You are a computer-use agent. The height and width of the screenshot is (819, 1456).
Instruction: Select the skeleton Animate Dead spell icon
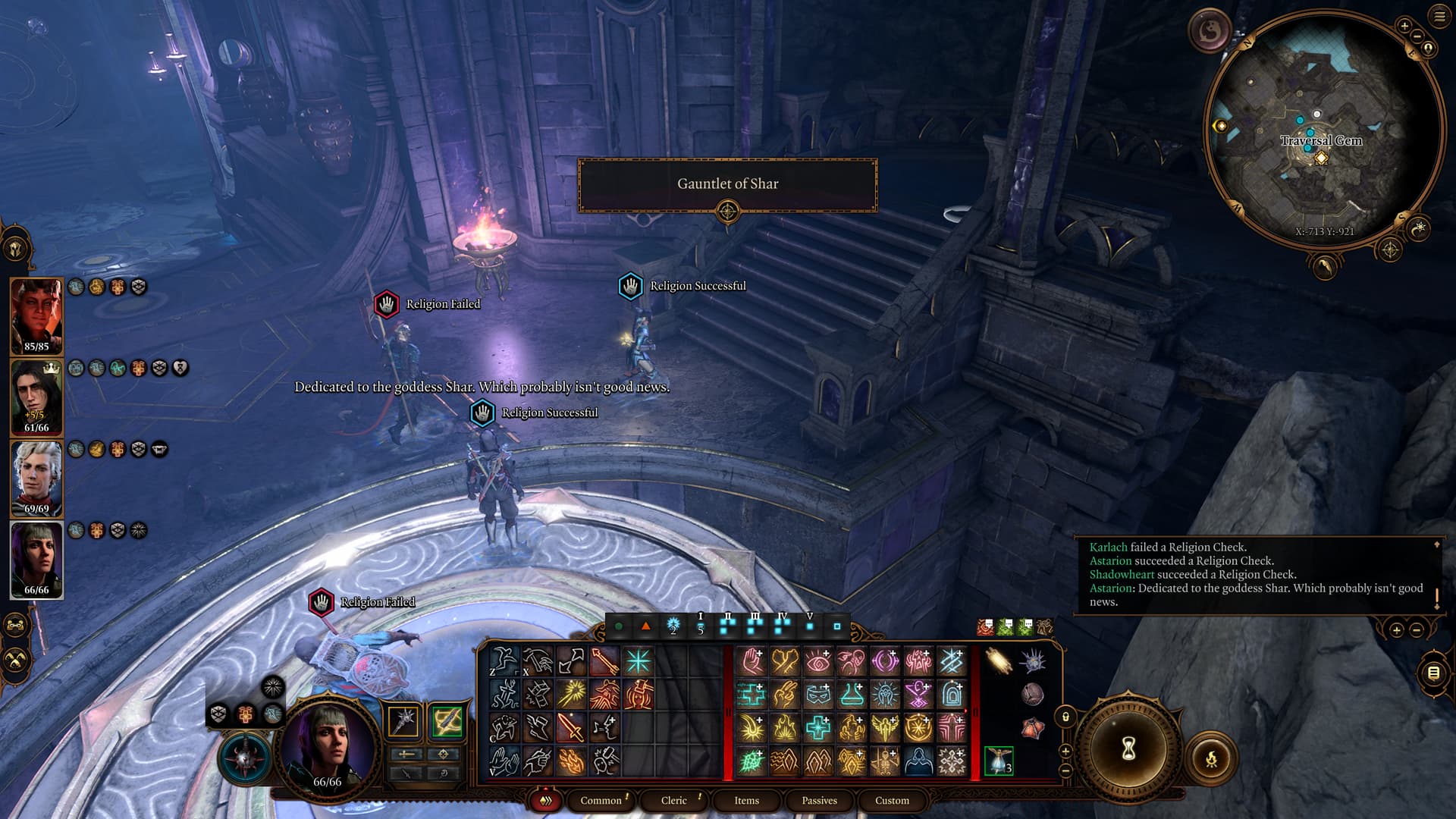pos(884,761)
